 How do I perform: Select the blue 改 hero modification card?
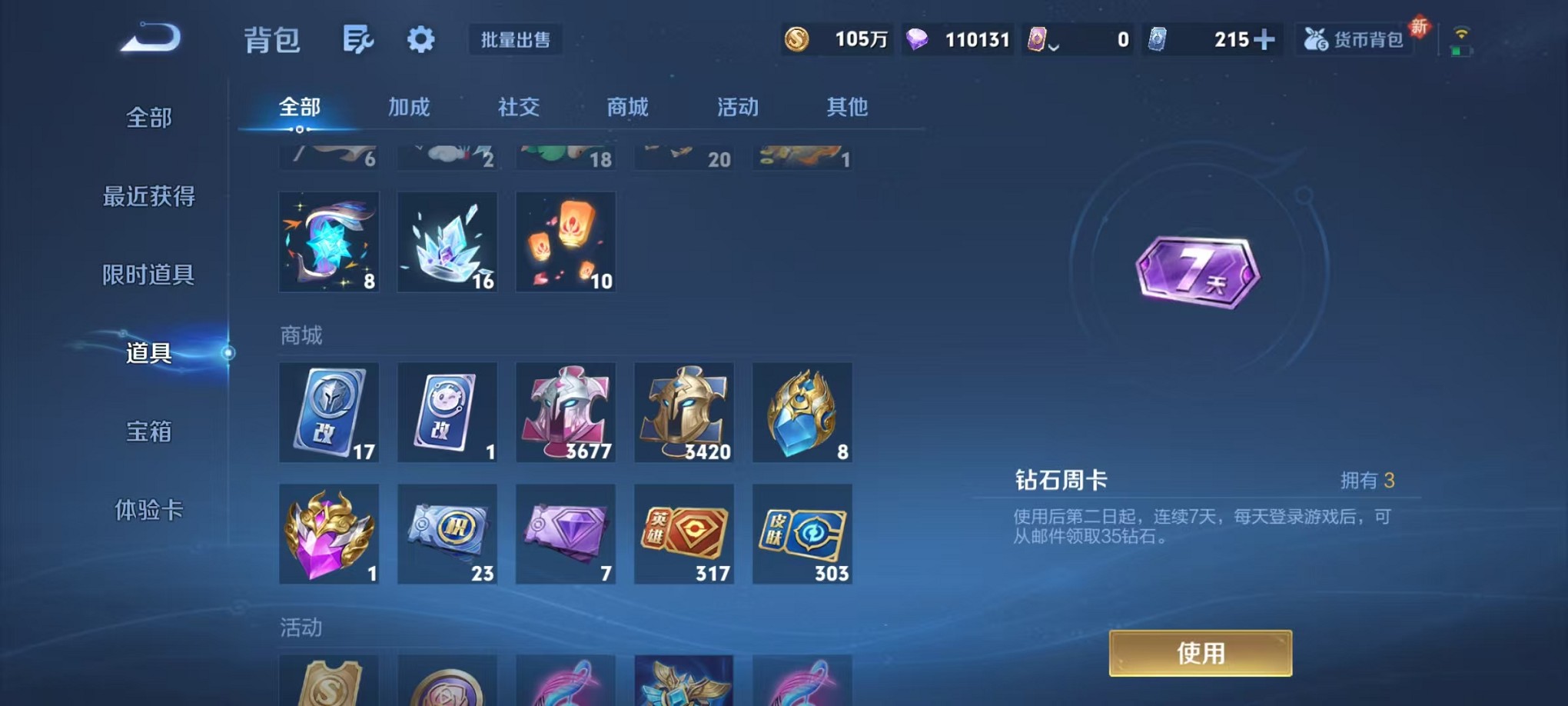[x=329, y=412]
